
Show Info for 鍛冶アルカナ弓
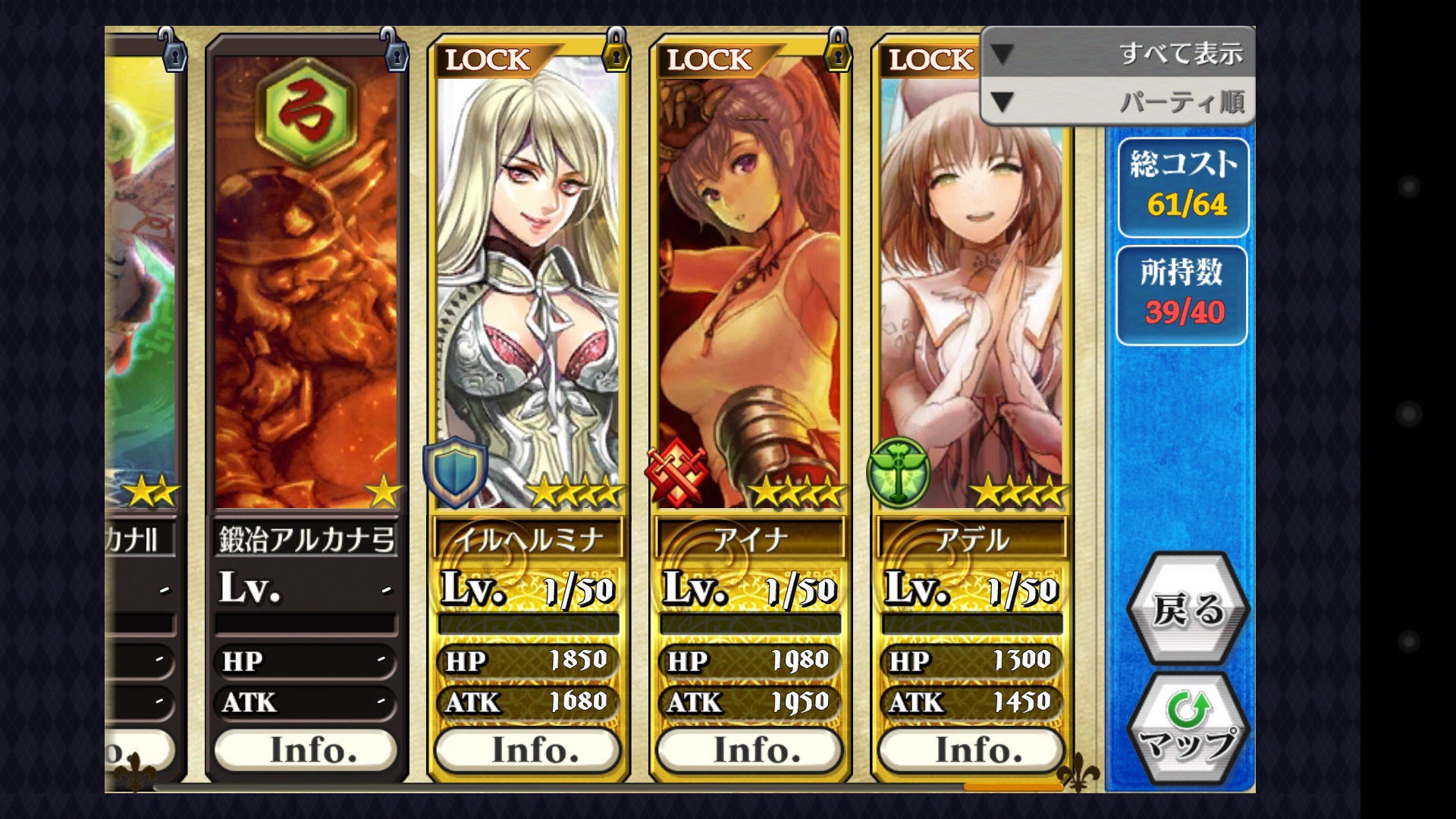306,750
